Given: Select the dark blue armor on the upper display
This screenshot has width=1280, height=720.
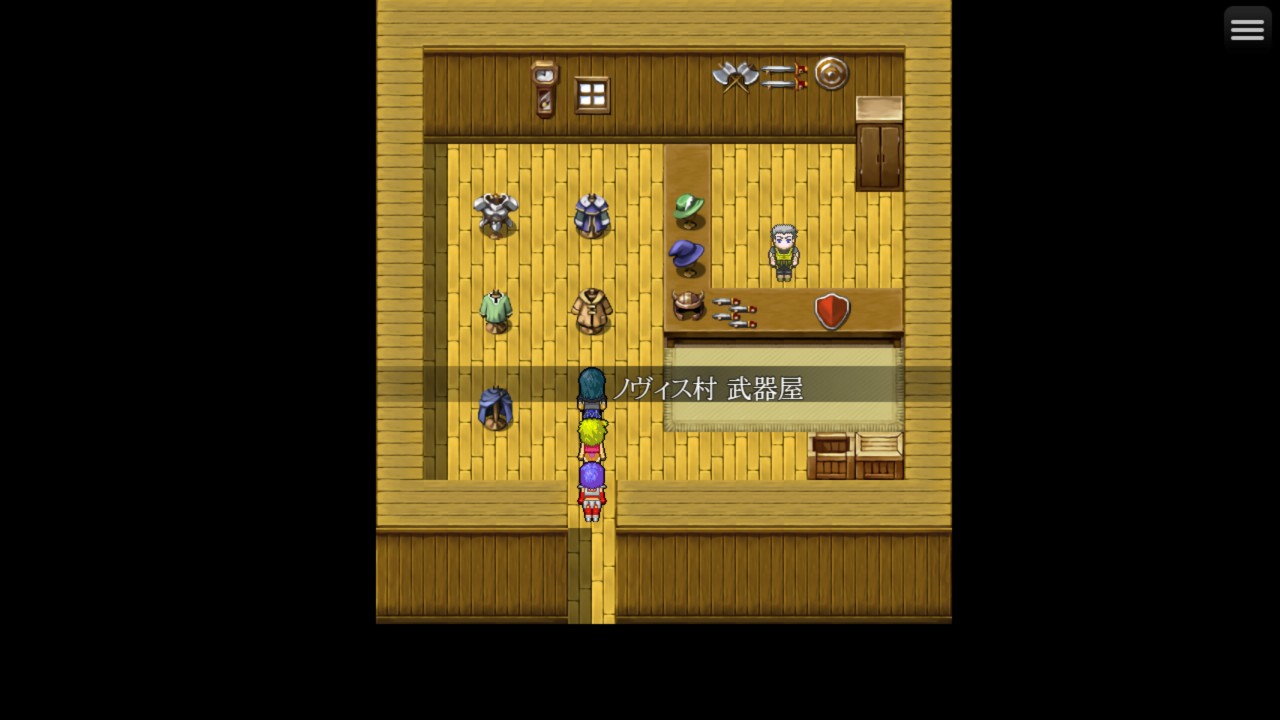Looking at the screenshot, I should click(x=593, y=215).
